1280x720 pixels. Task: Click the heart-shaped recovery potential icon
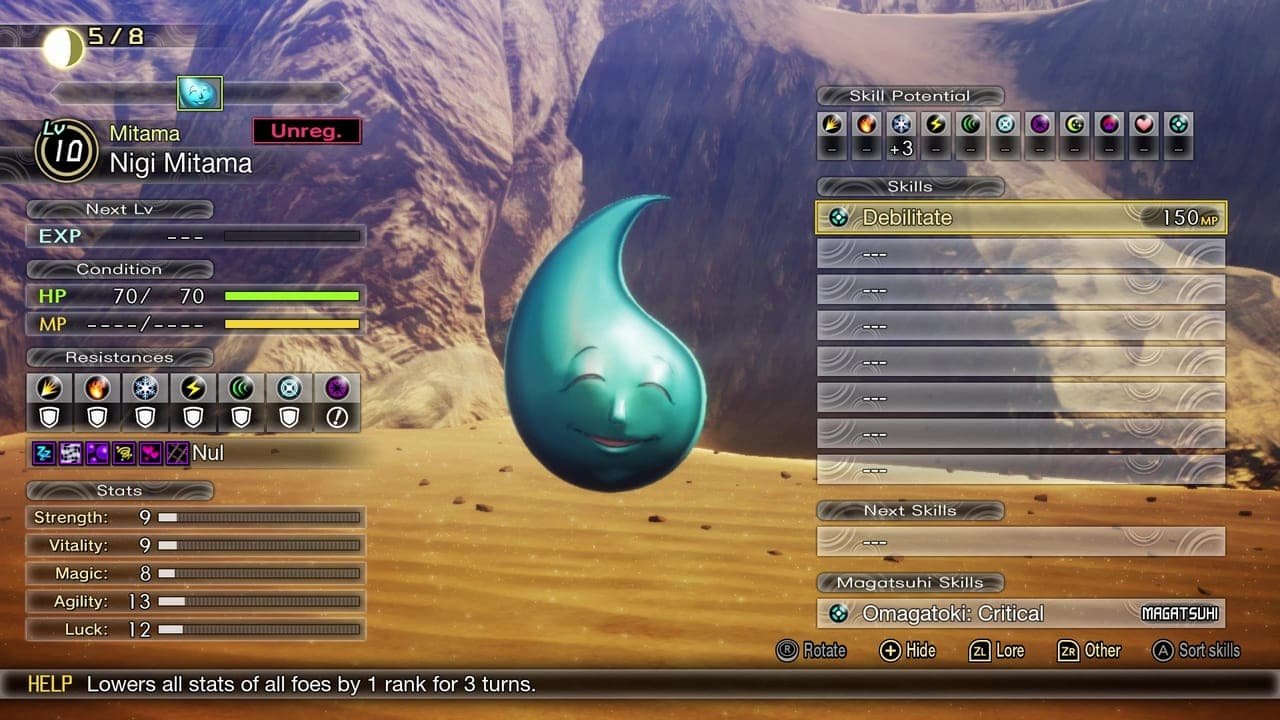tap(1142, 125)
